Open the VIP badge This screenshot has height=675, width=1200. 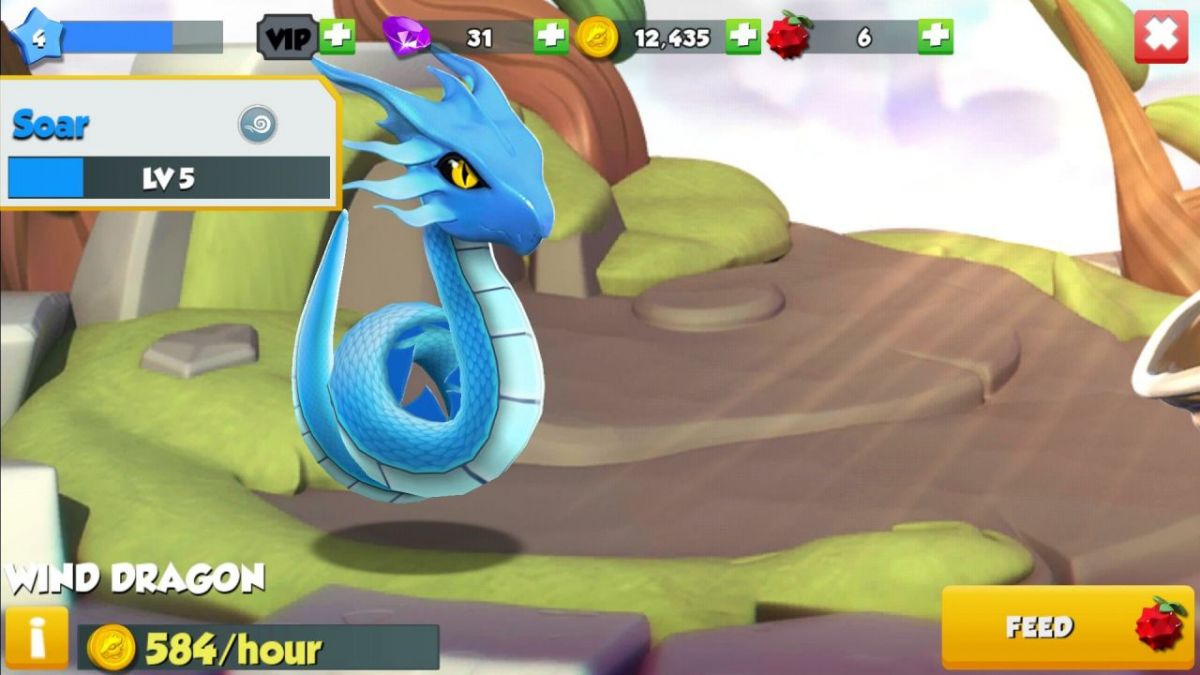(x=288, y=38)
